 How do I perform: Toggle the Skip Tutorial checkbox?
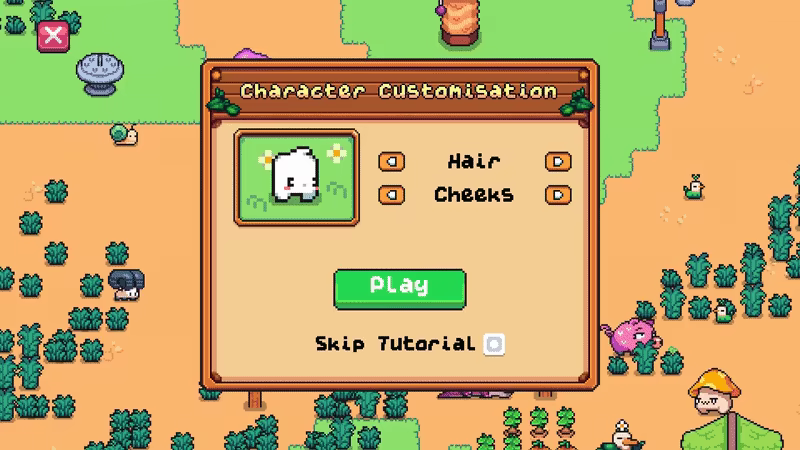tap(494, 344)
